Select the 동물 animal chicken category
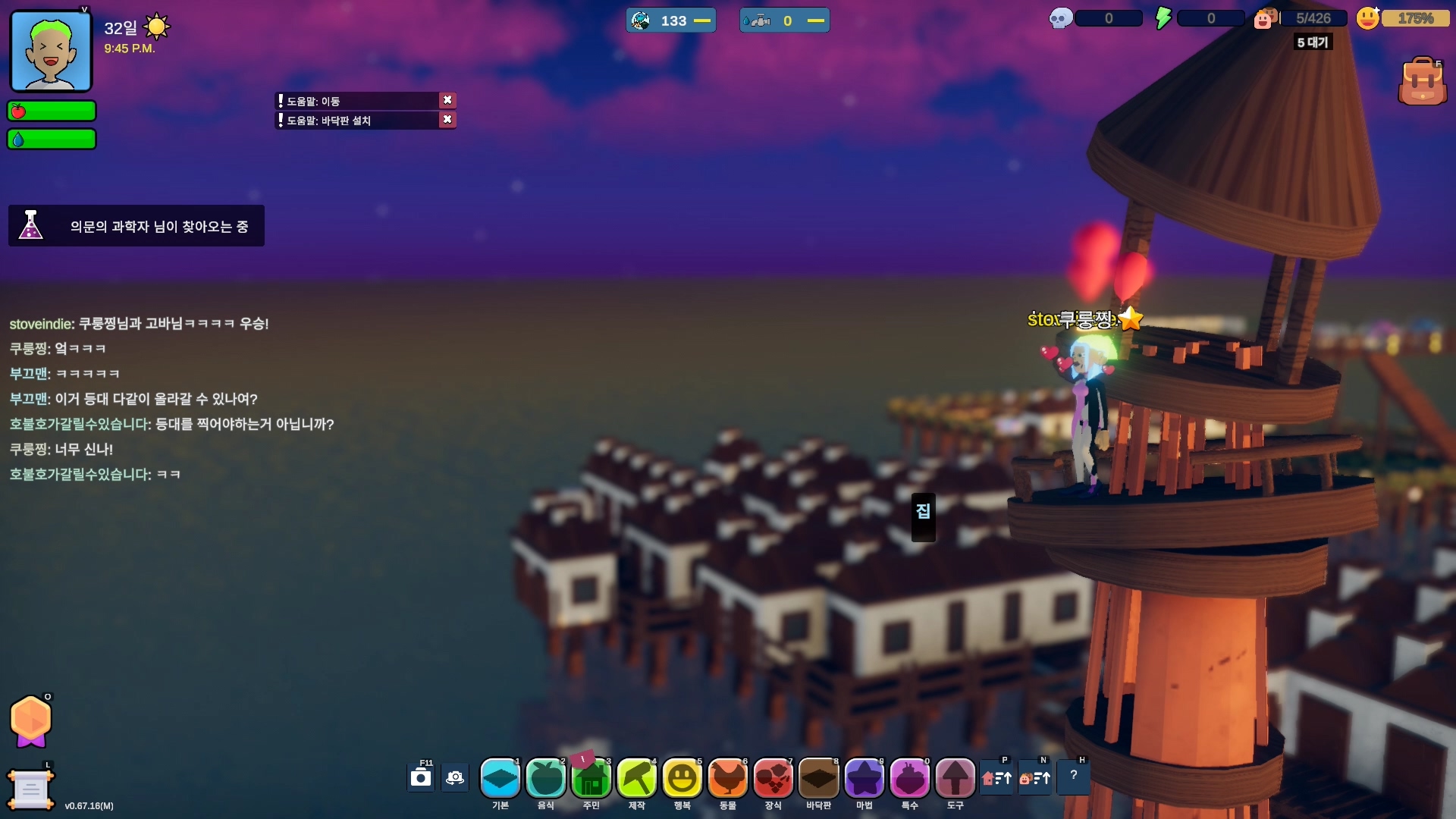The width and height of the screenshot is (1456, 819). (728, 778)
